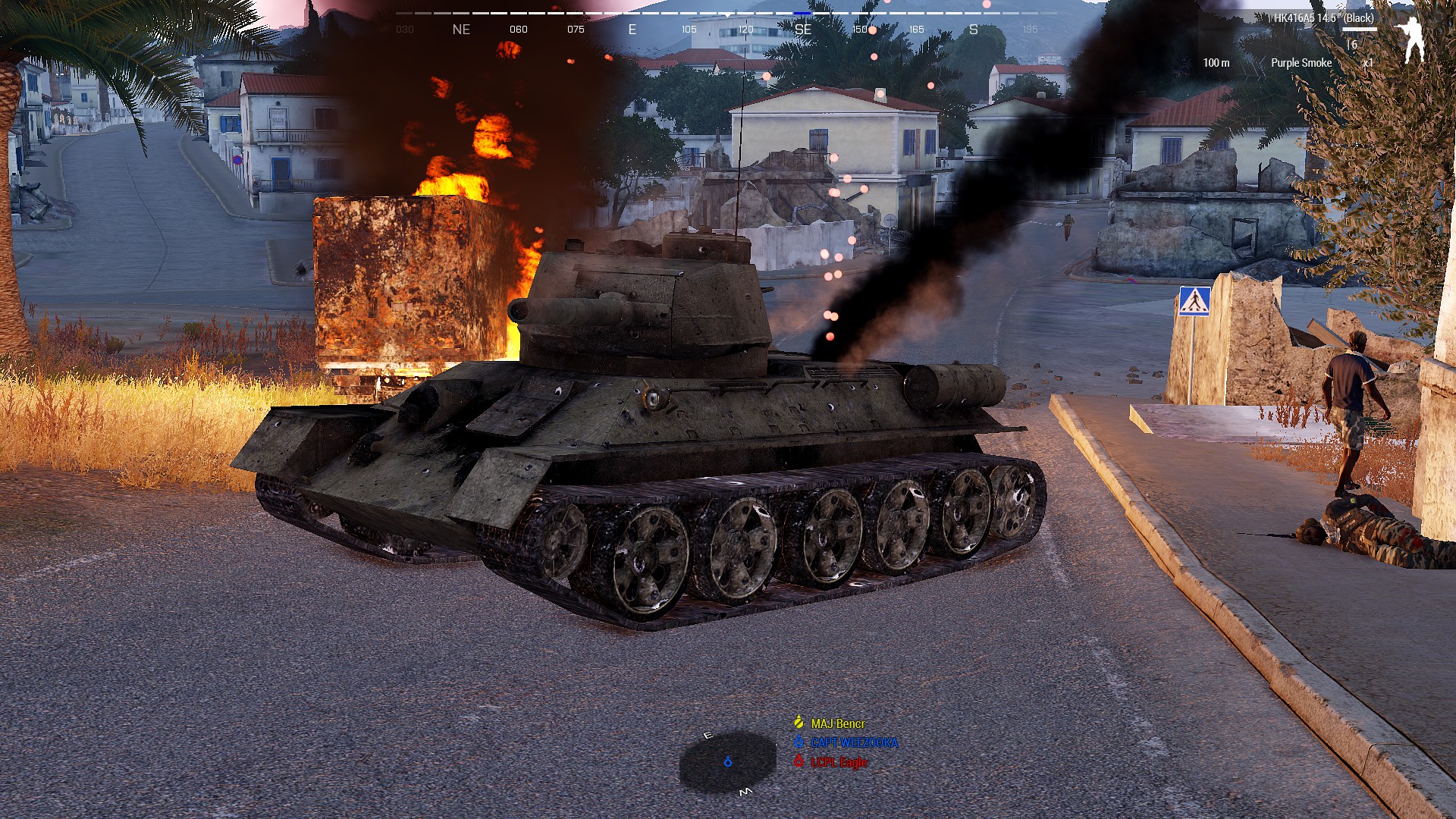Click the blue player marker on the compass rose
1456x819 pixels.
click(x=728, y=762)
